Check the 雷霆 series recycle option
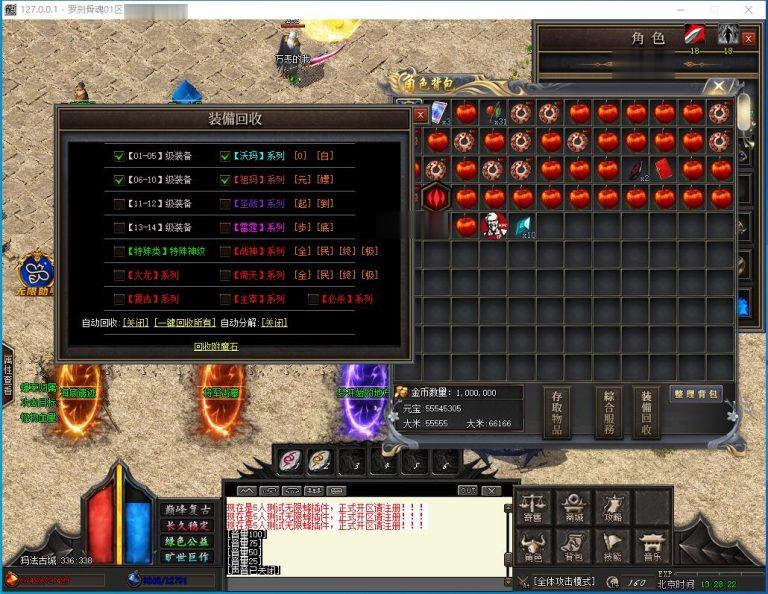Image resolution: width=768 pixels, height=594 pixels. click(225, 227)
